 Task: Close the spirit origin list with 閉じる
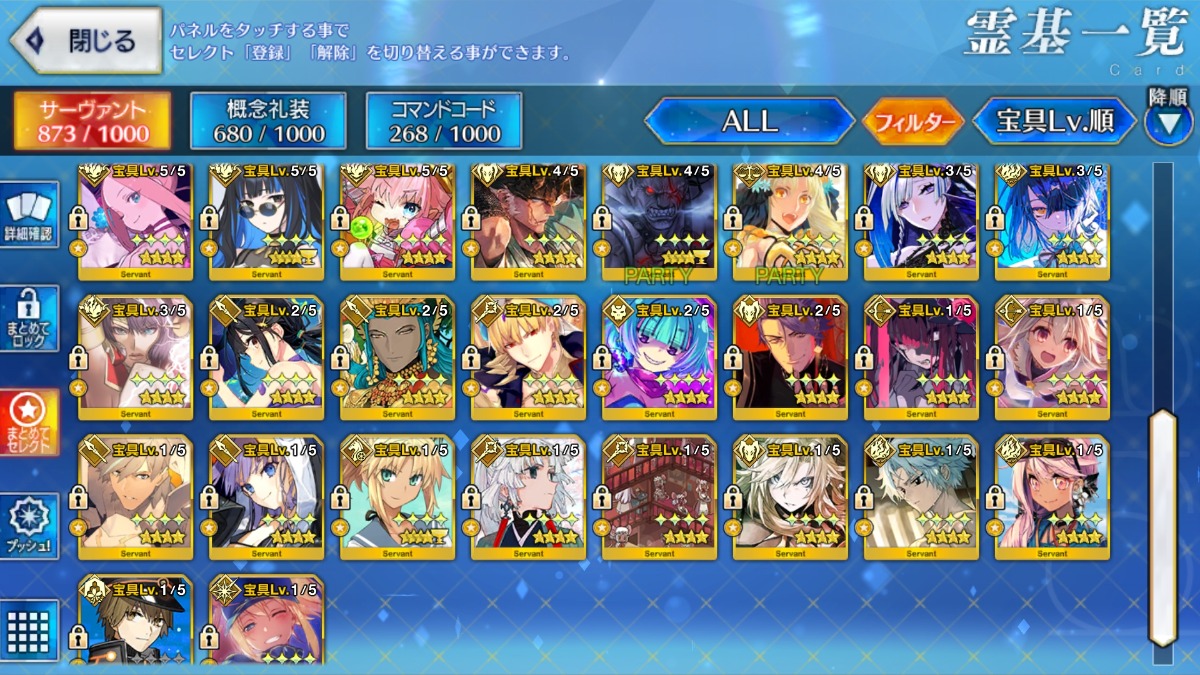tap(86, 41)
